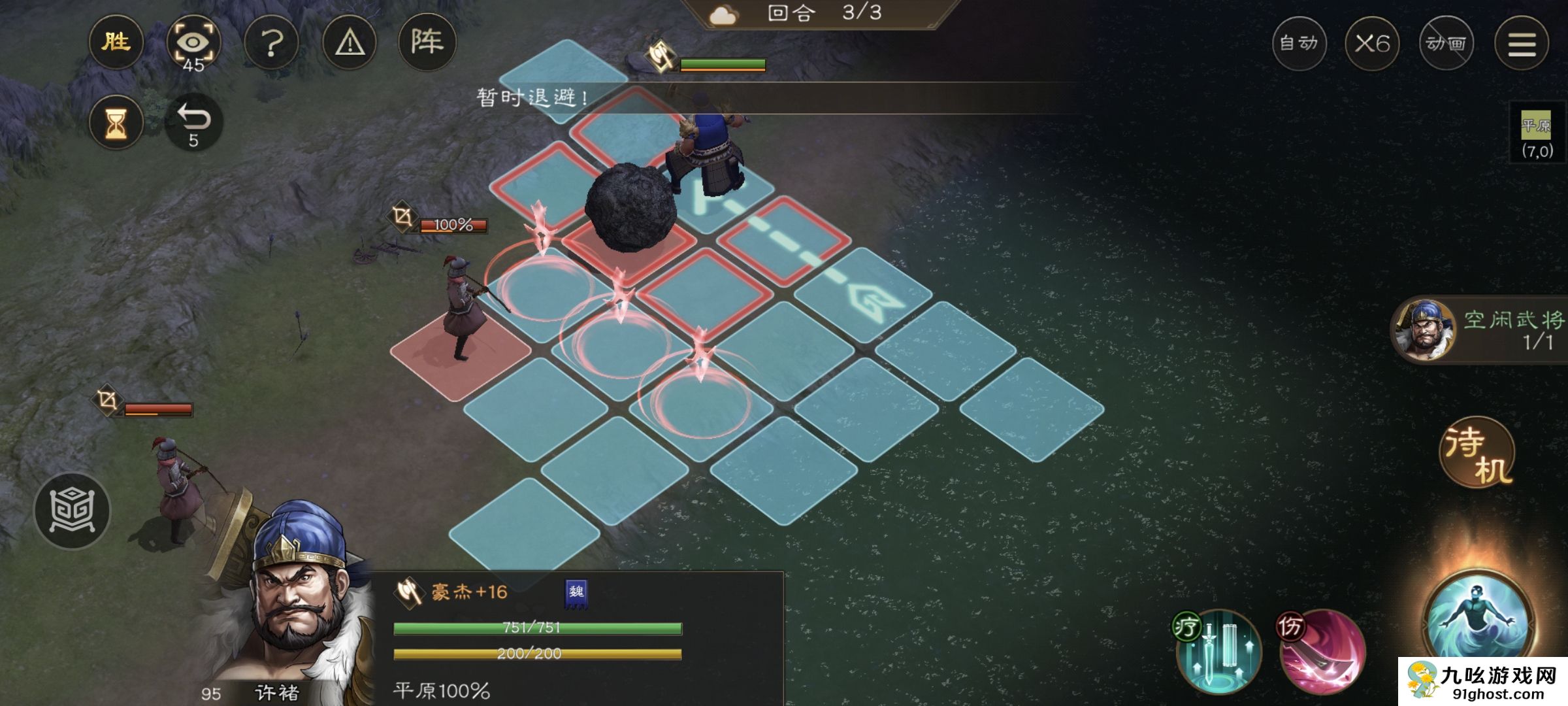Enable 自动 auto battle
Image resolution: width=1568 pixels, height=706 pixels.
tap(1299, 44)
